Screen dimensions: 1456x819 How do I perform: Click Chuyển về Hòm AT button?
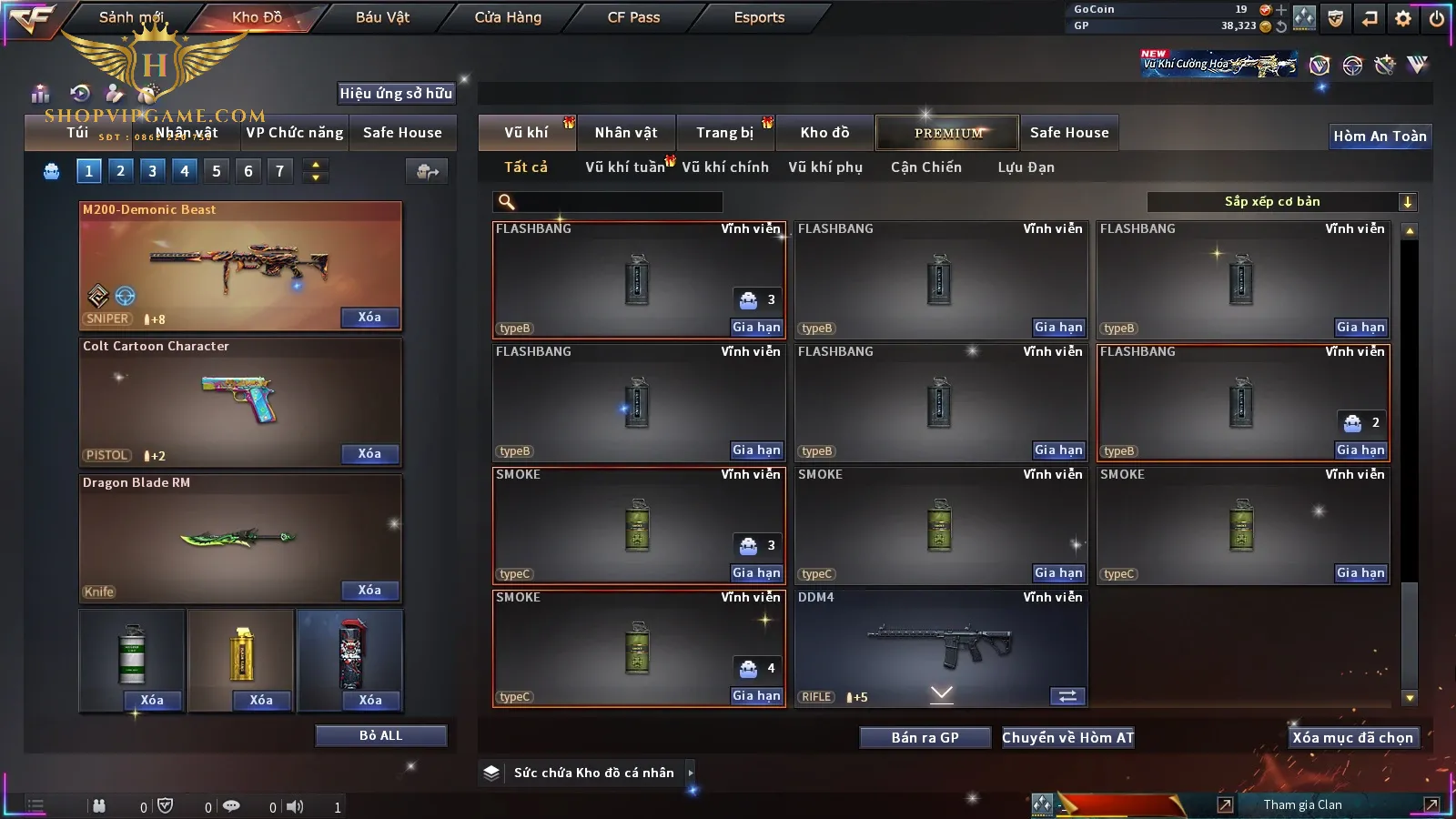(1067, 738)
